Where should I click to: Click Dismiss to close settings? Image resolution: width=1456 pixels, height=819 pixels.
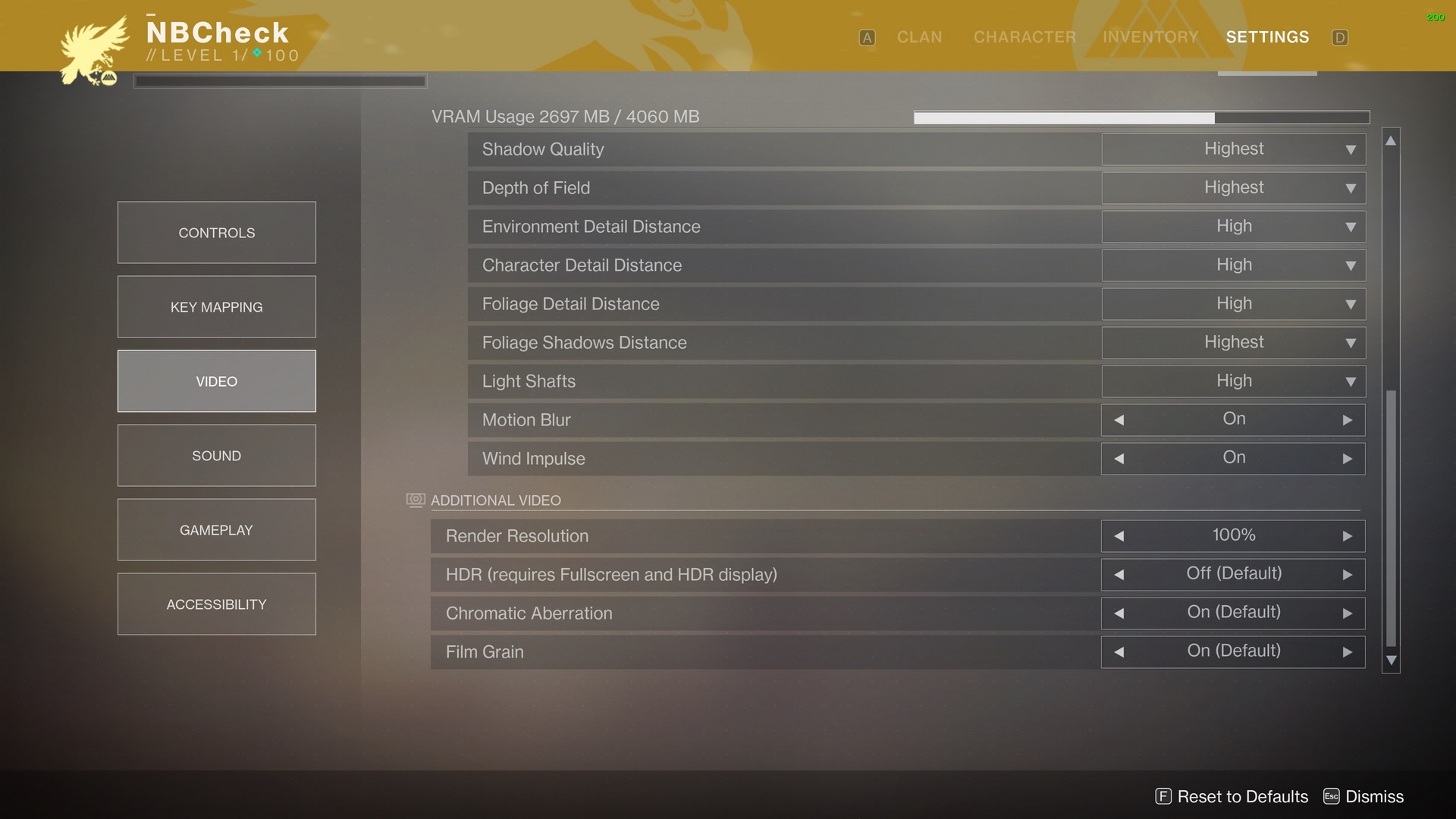pos(1373,796)
